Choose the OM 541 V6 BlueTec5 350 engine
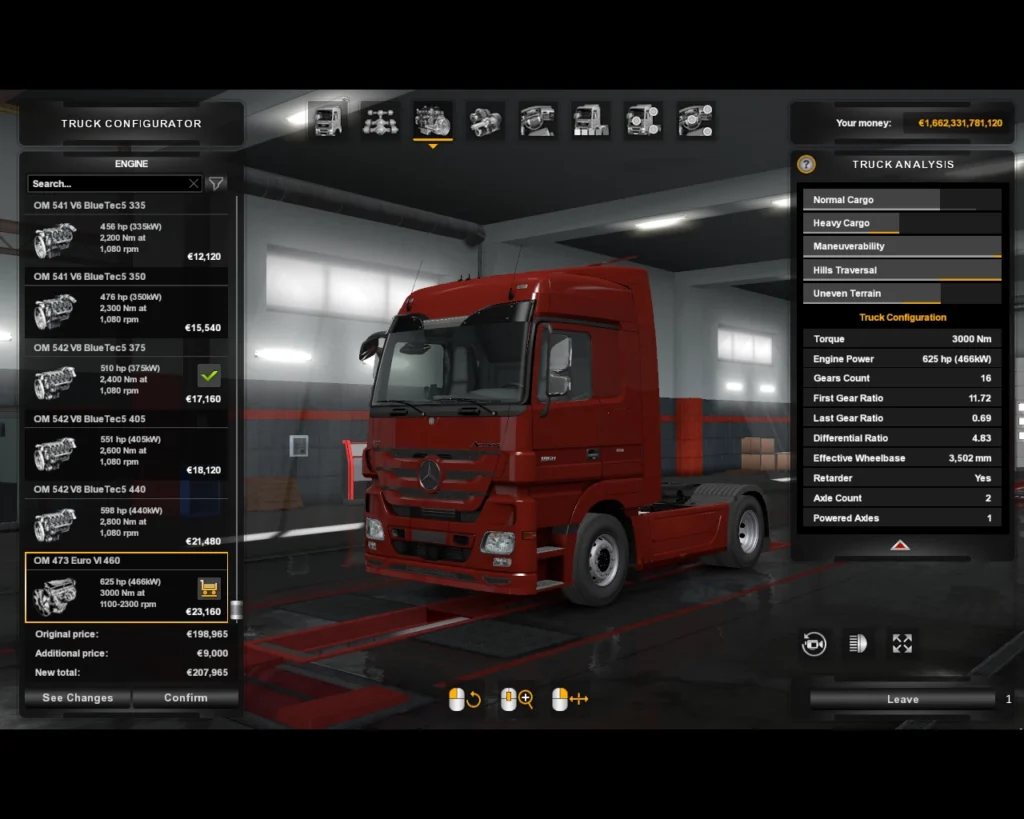The height and width of the screenshot is (819, 1024). [126, 311]
